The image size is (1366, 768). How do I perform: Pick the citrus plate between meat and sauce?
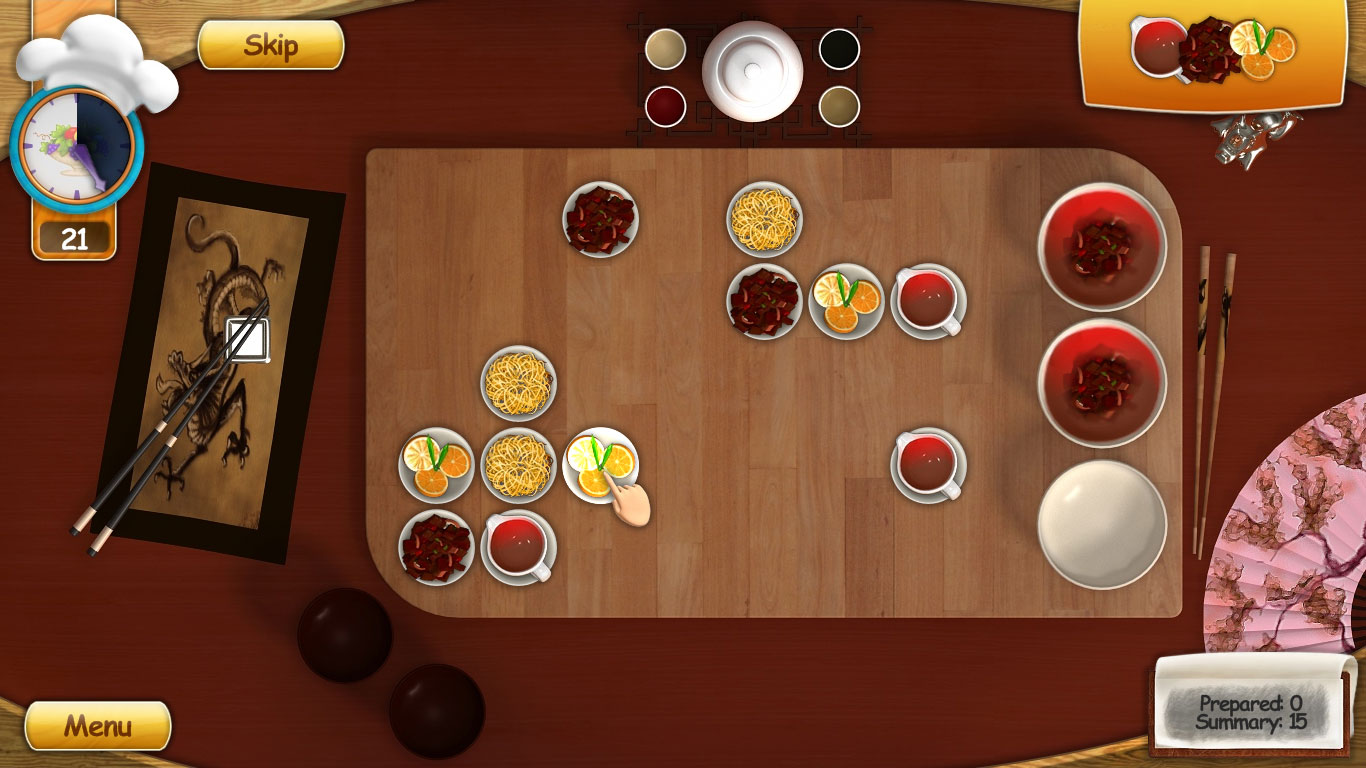coord(846,301)
